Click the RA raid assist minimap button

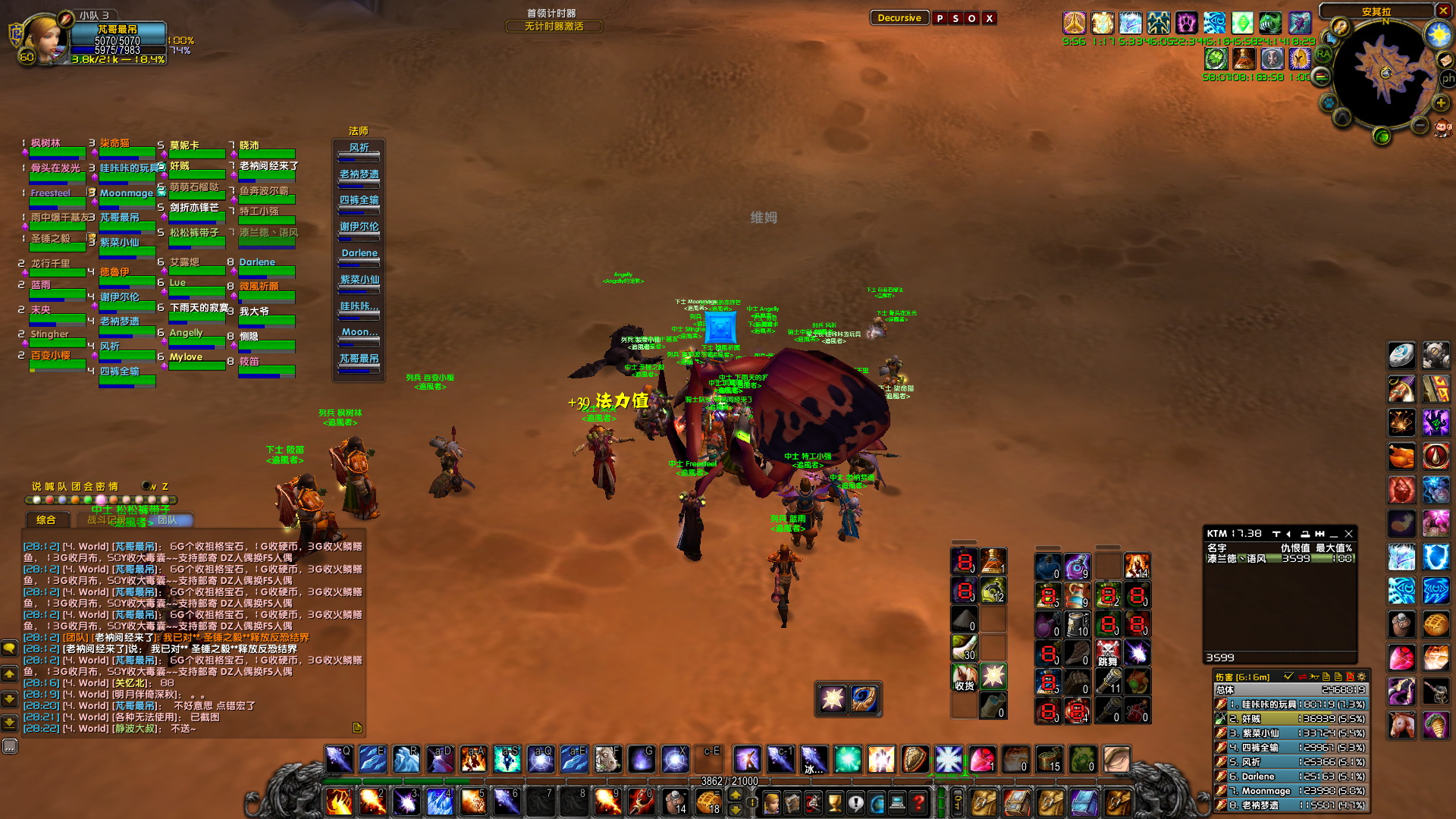[1324, 54]
